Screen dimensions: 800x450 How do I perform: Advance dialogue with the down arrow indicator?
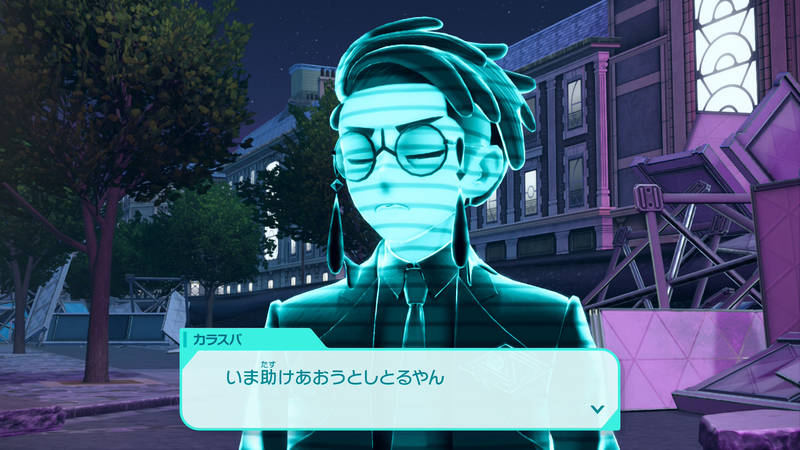point(597,408)
